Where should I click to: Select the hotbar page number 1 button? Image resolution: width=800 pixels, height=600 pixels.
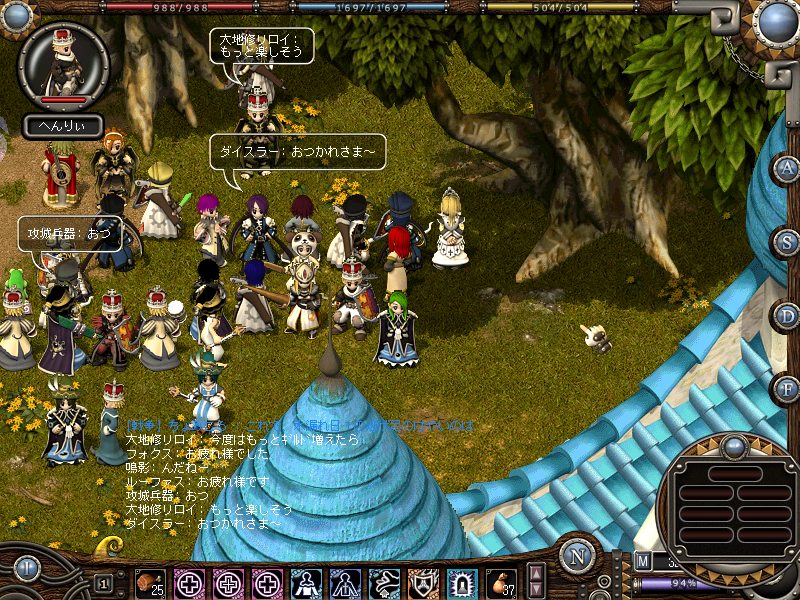click(103, 582)
